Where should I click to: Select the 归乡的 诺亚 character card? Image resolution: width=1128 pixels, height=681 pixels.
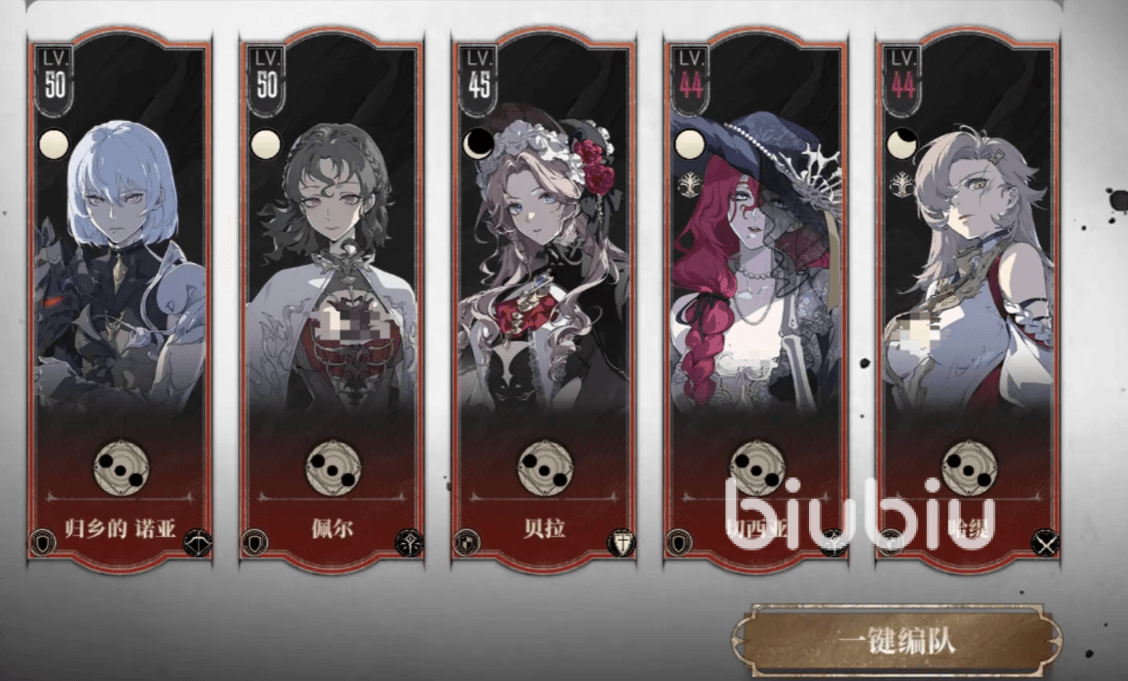click(x=120, y=300)
